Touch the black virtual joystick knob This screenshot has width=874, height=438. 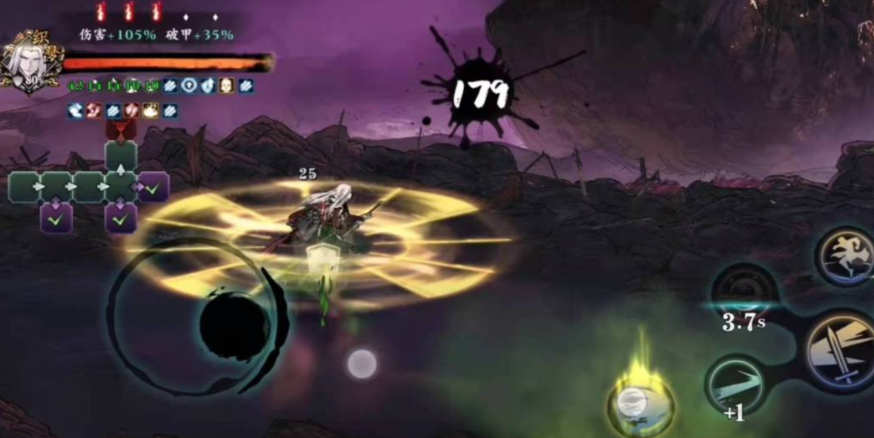(x=234, y=327)
